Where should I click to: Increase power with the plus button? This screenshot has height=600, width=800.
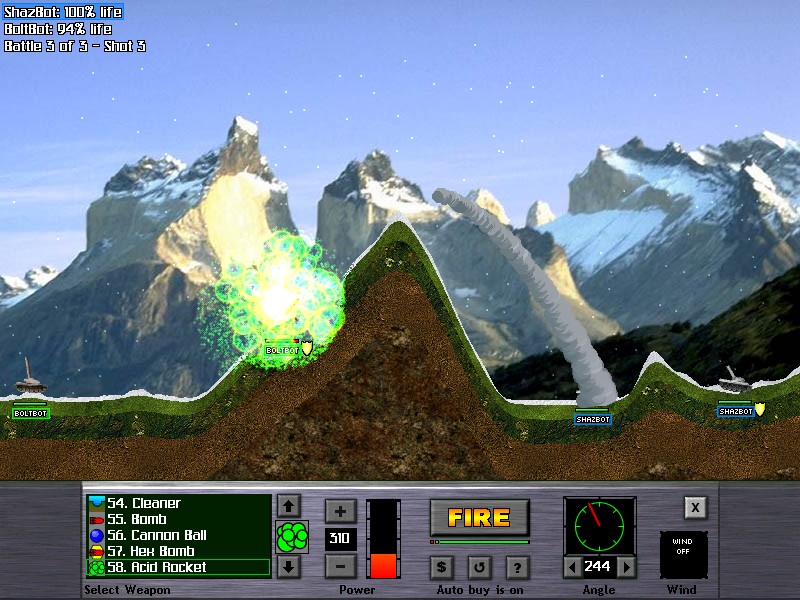[x=340, y=511]
